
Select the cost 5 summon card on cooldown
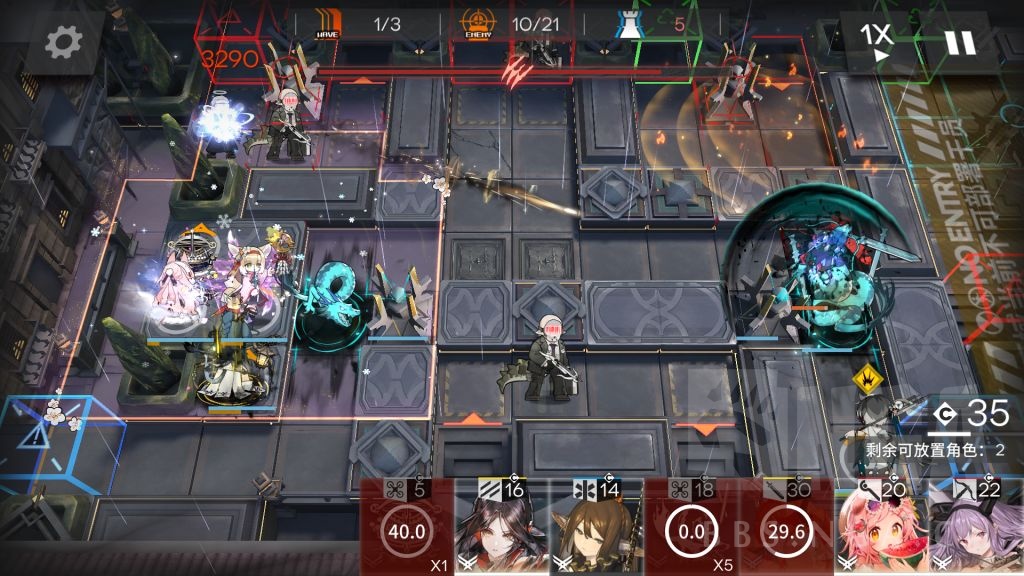tap(407, 527)
